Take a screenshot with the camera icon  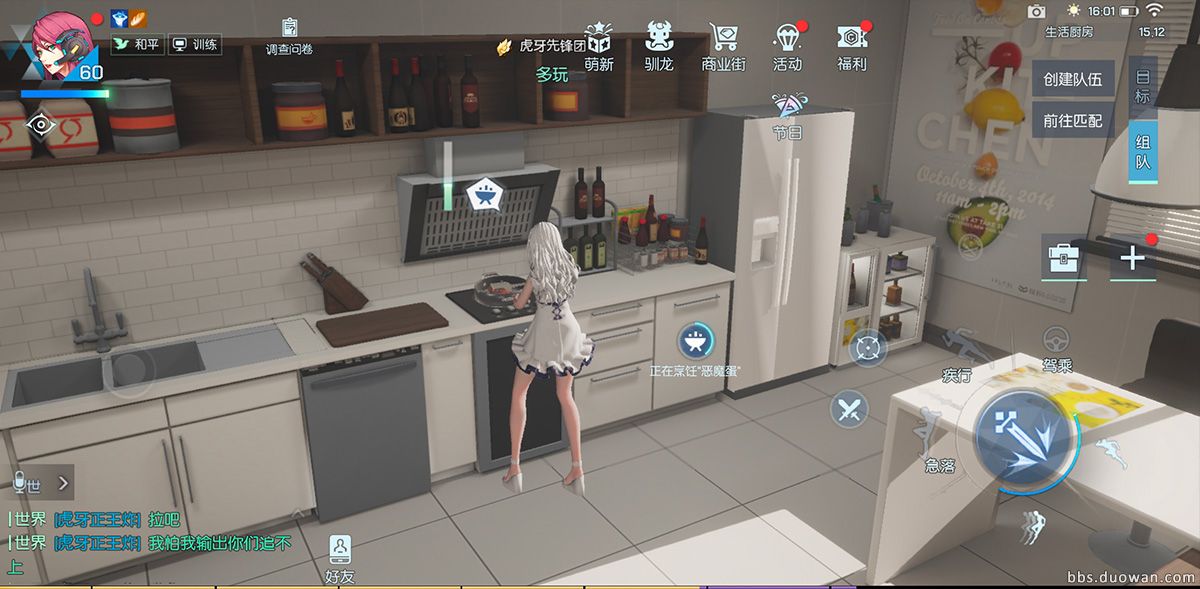pos(1036,11)
